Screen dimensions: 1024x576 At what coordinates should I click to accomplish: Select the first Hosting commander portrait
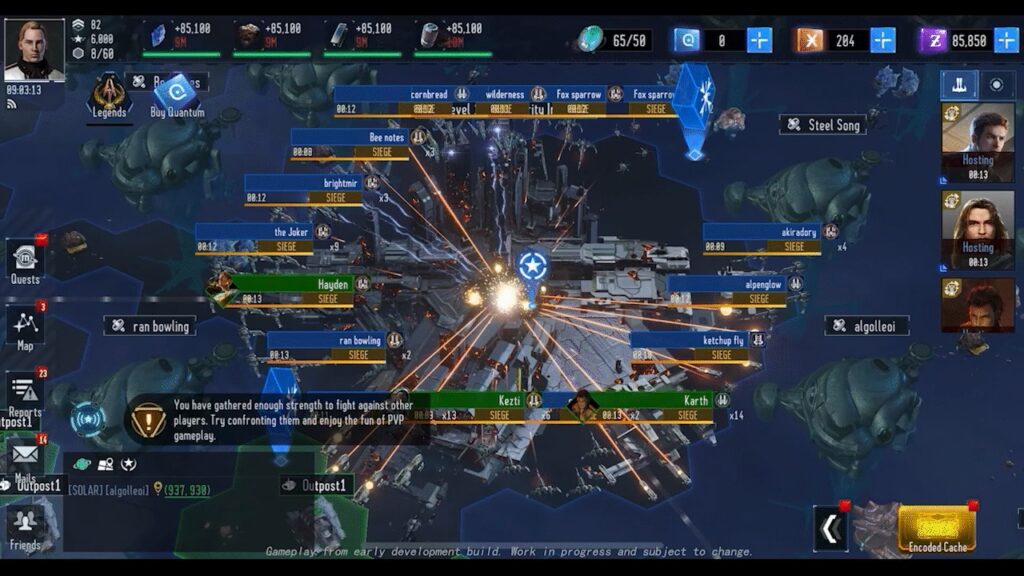(x=964, y=140)
